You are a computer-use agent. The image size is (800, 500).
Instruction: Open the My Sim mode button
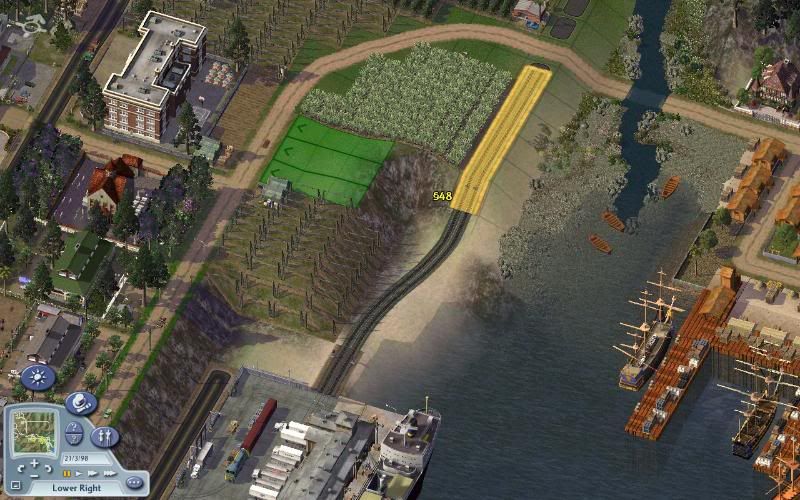[104, 437]
